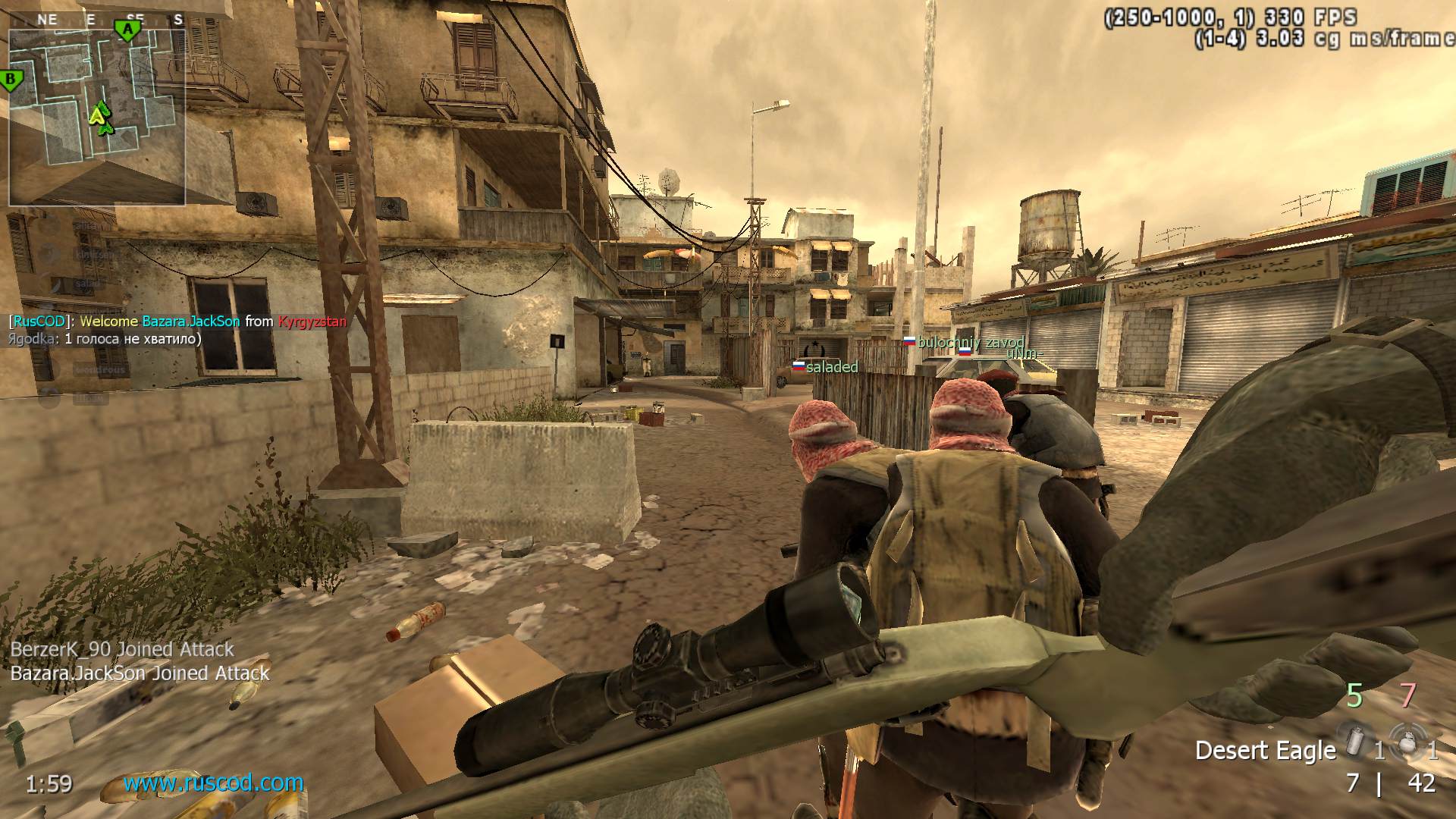Select the green B objective marker
This screenshot has width=1456, height=819.
click(11, 80)
